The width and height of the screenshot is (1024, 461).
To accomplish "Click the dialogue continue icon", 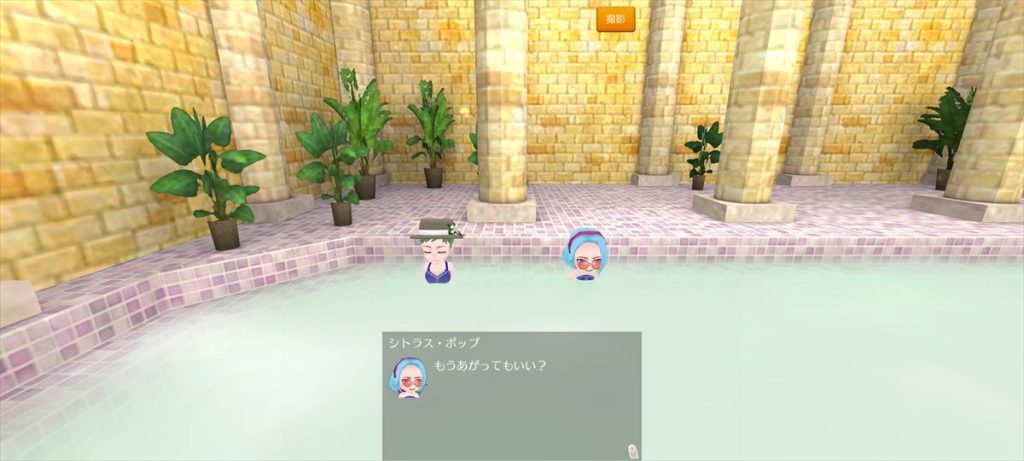I will (631, 450).
